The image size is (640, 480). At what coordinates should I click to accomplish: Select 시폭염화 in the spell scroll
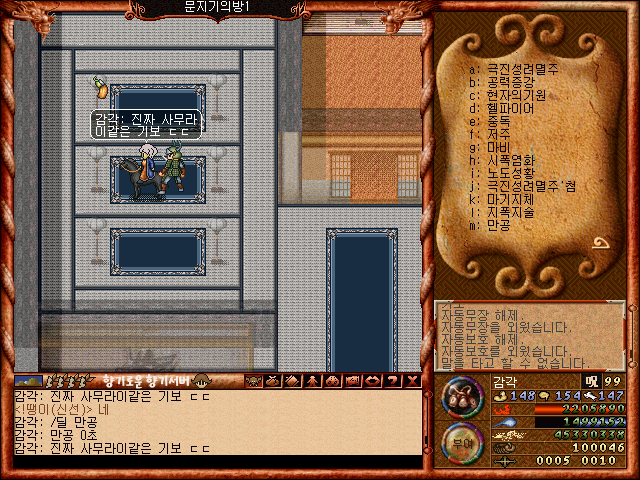[510, 160]
